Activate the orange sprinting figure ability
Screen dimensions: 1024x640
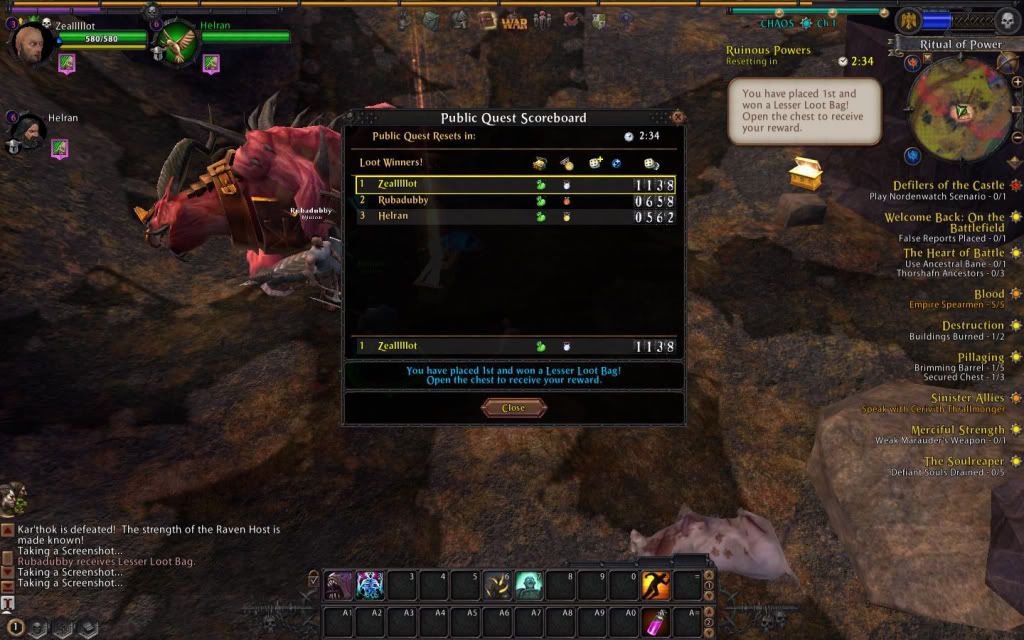[655, 585]
